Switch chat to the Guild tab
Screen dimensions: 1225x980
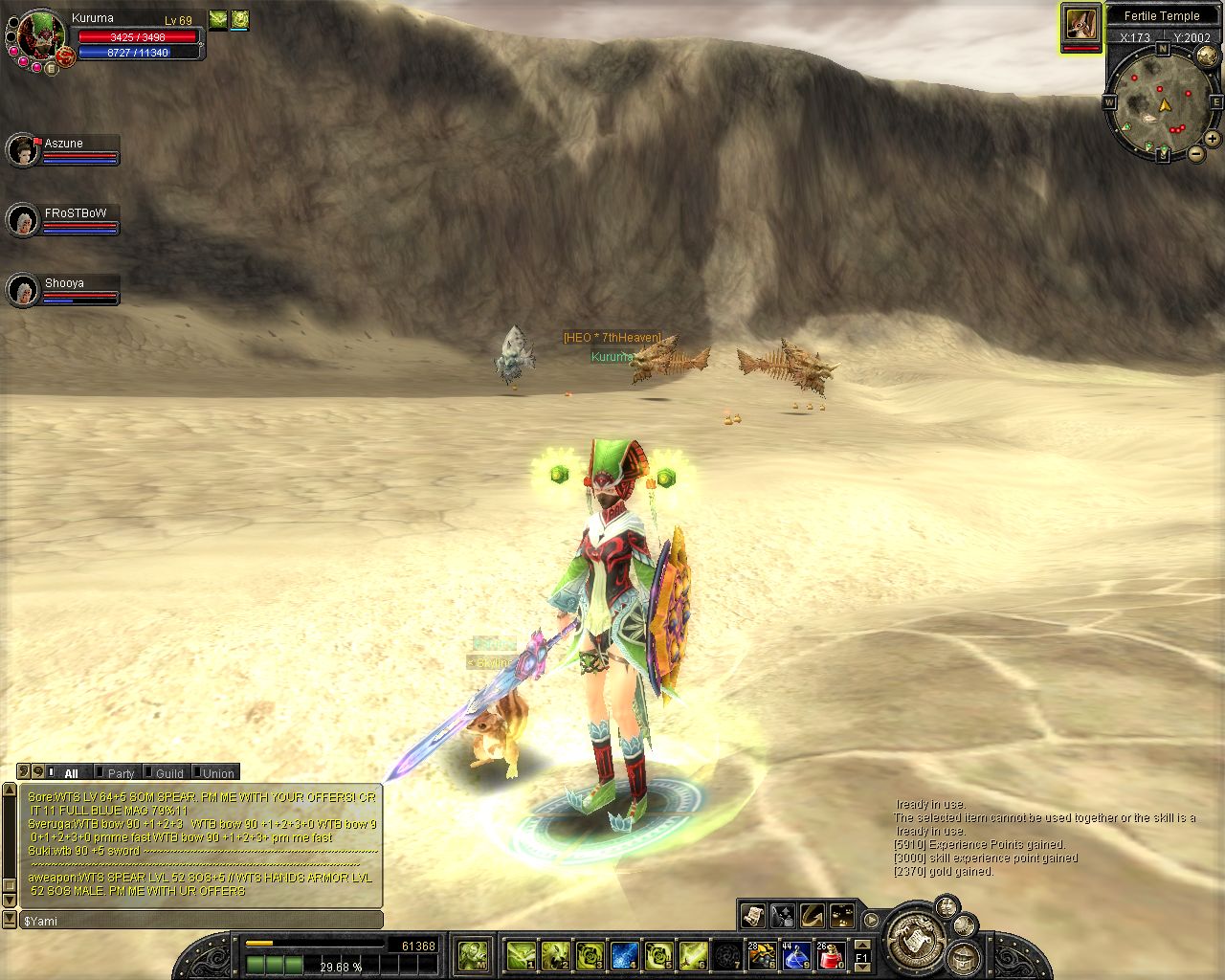(x=169, y=773)
